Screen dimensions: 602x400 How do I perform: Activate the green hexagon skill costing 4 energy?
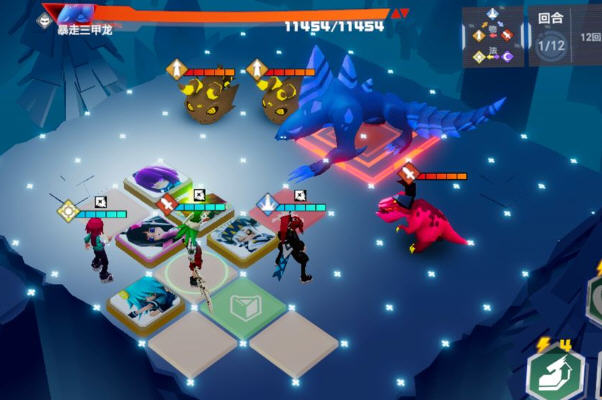556,375
